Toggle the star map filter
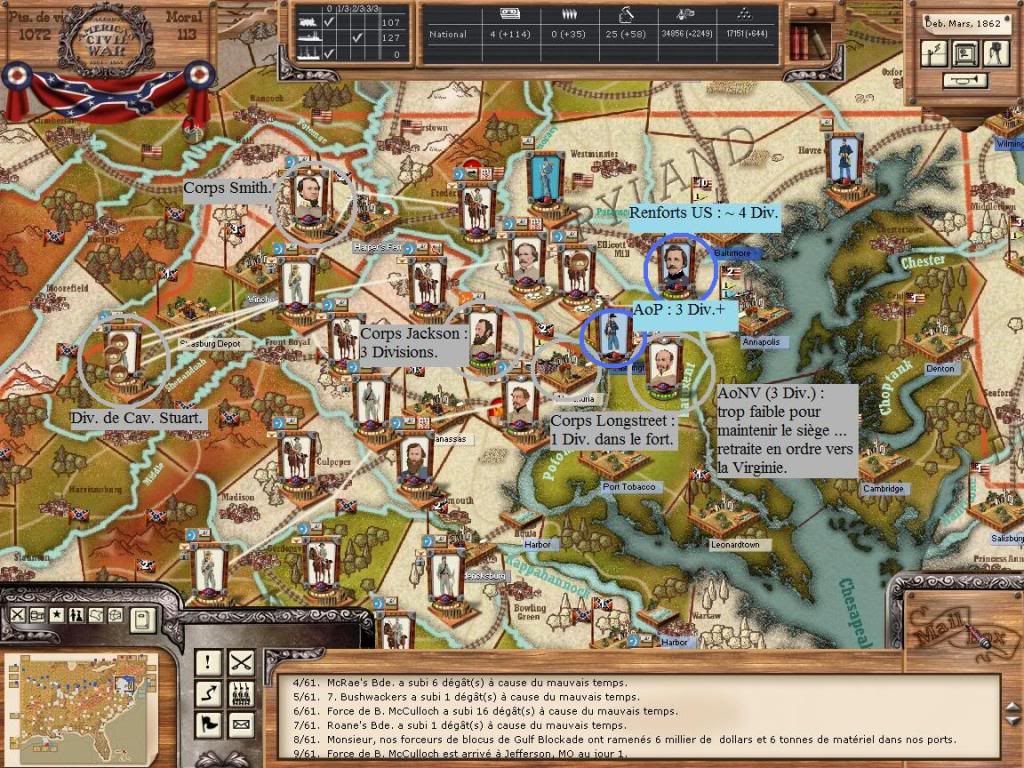1024x768 pixels. pyautogui.click(x=57, y=614)
